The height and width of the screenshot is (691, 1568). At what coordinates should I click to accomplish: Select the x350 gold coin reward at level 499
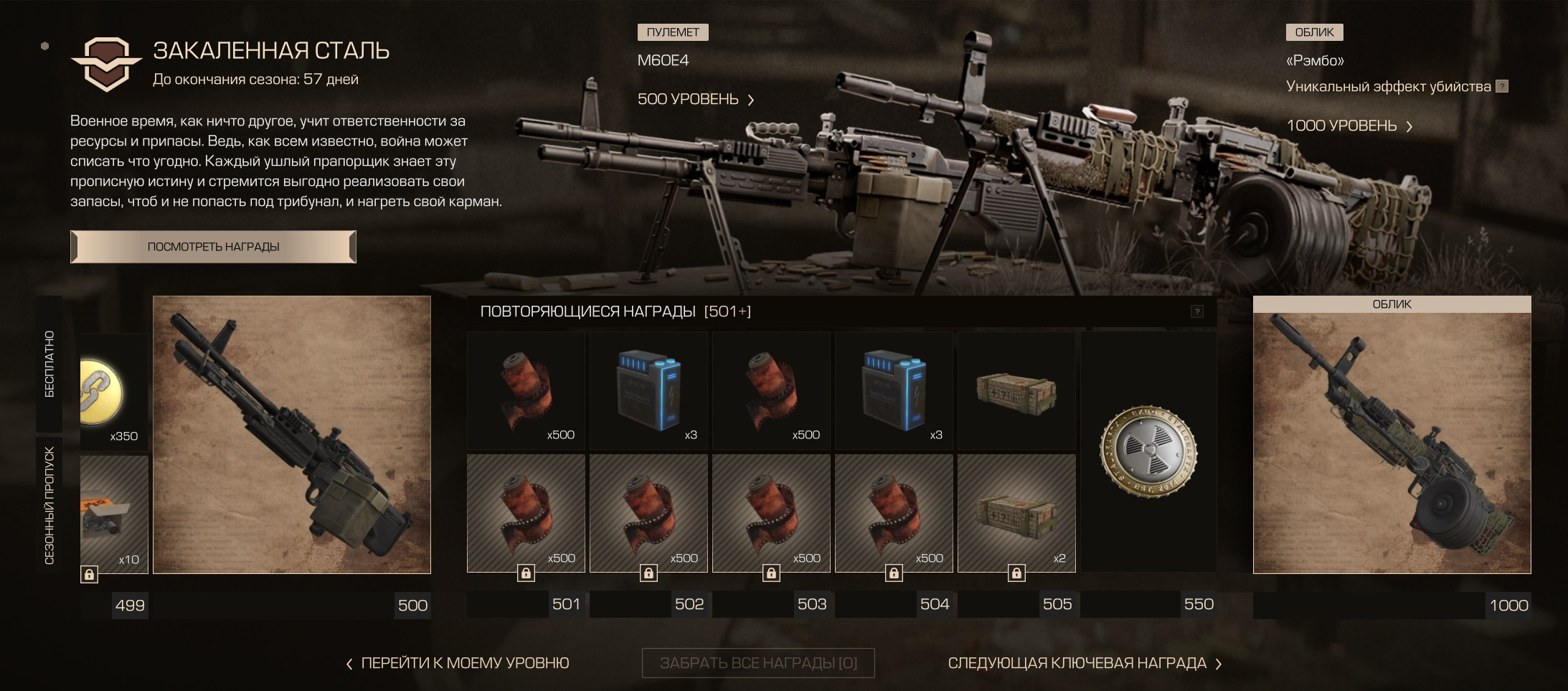pyautogui.click(x=113, y=392)
